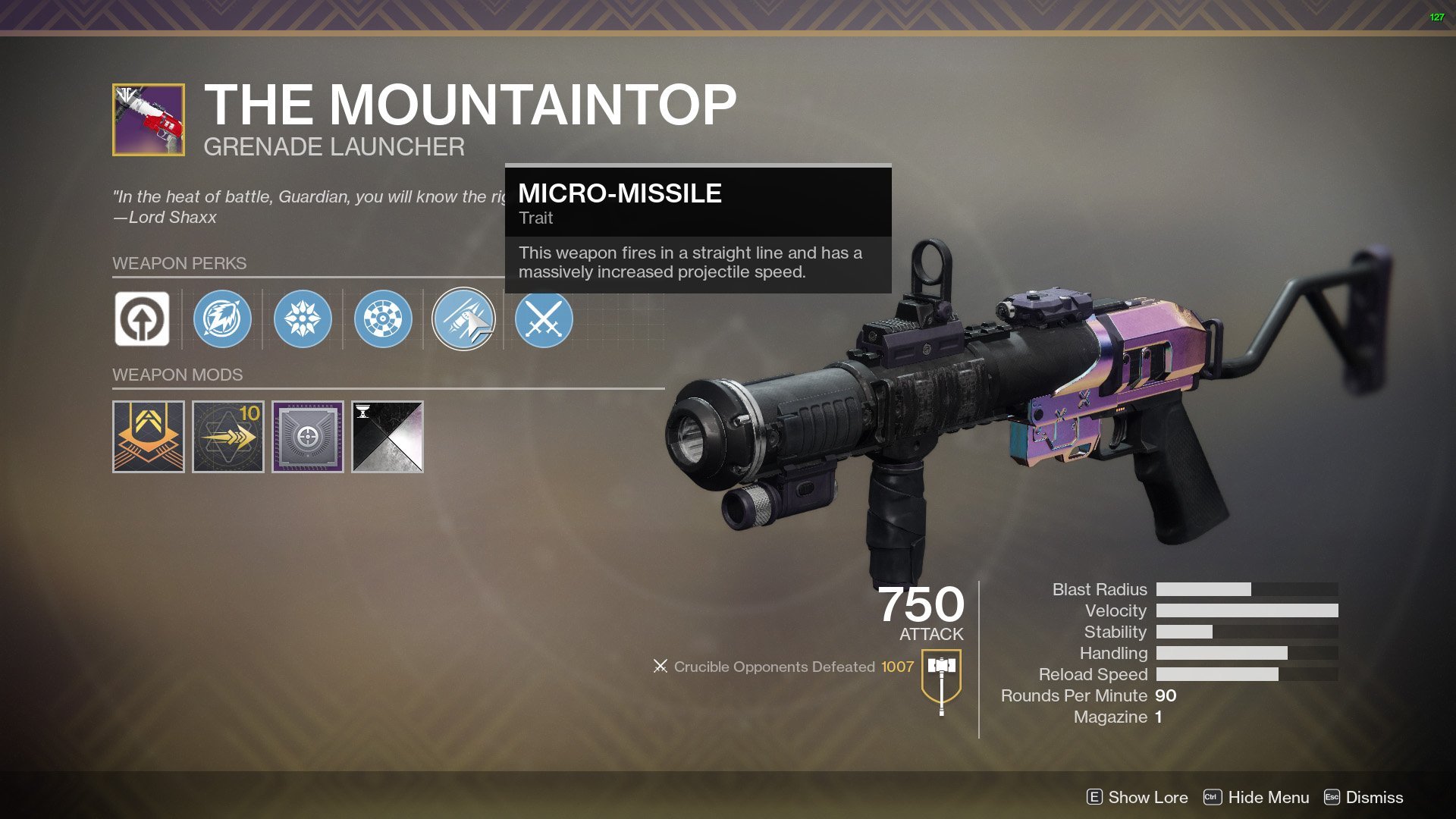
Task: Inspect the tier 10 masterwork arrow slot
Action: [x=228, y=437]
